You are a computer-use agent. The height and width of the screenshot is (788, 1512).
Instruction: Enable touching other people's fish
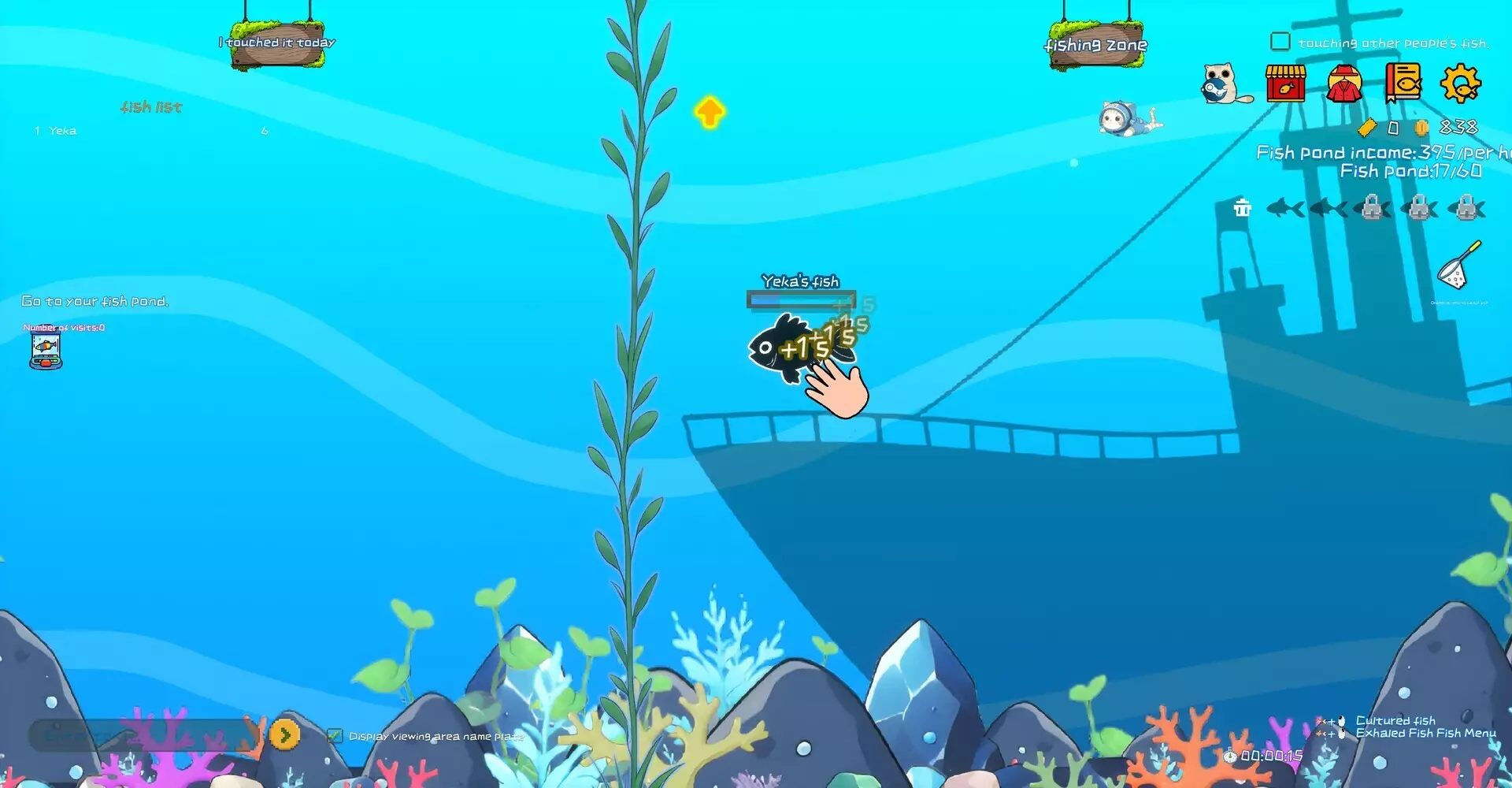click(1280, 40)
